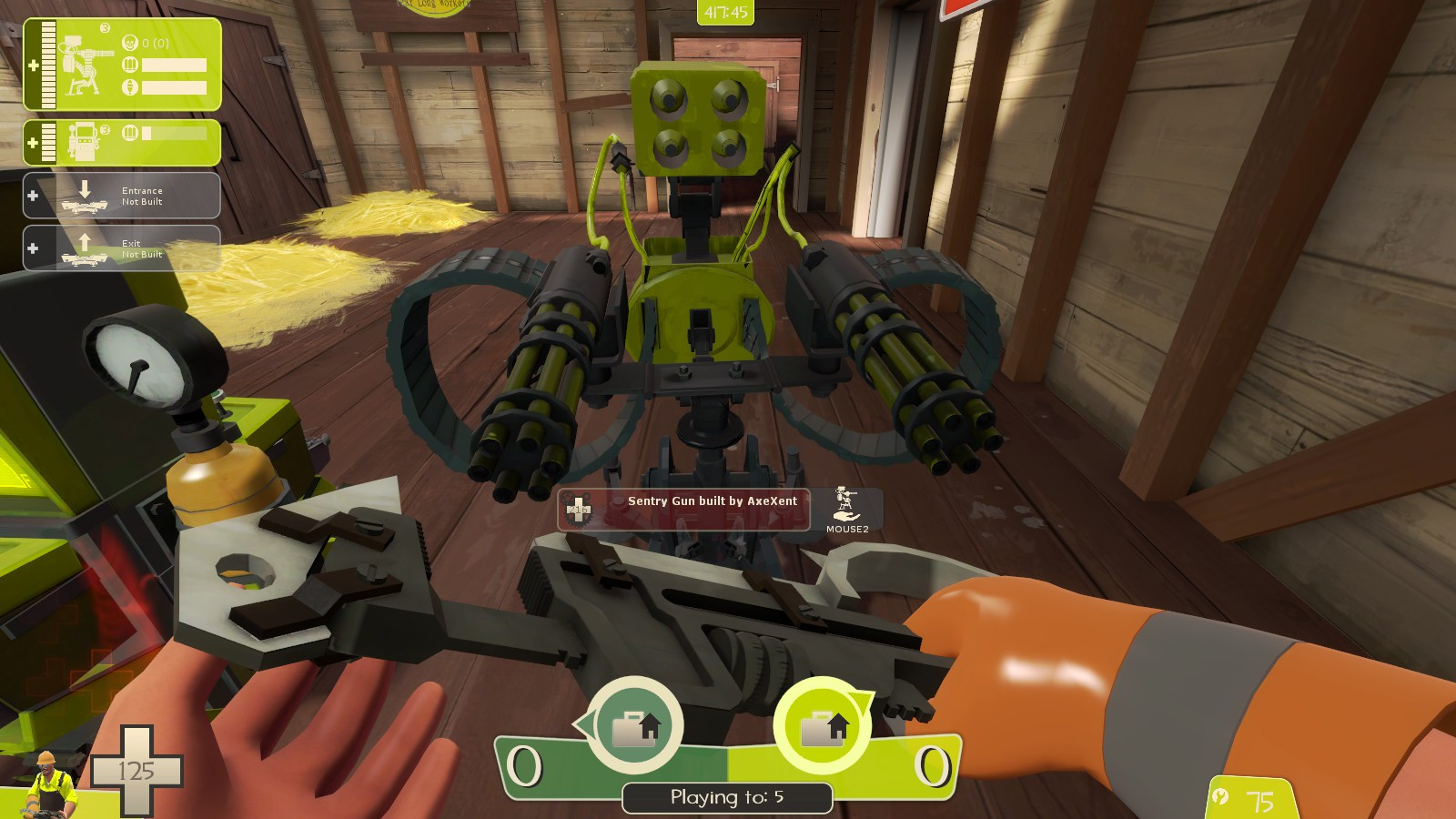Click the sentry upgrade level bar segments
The height and width of the screenshot is (819, 1456).
[47, 64]
